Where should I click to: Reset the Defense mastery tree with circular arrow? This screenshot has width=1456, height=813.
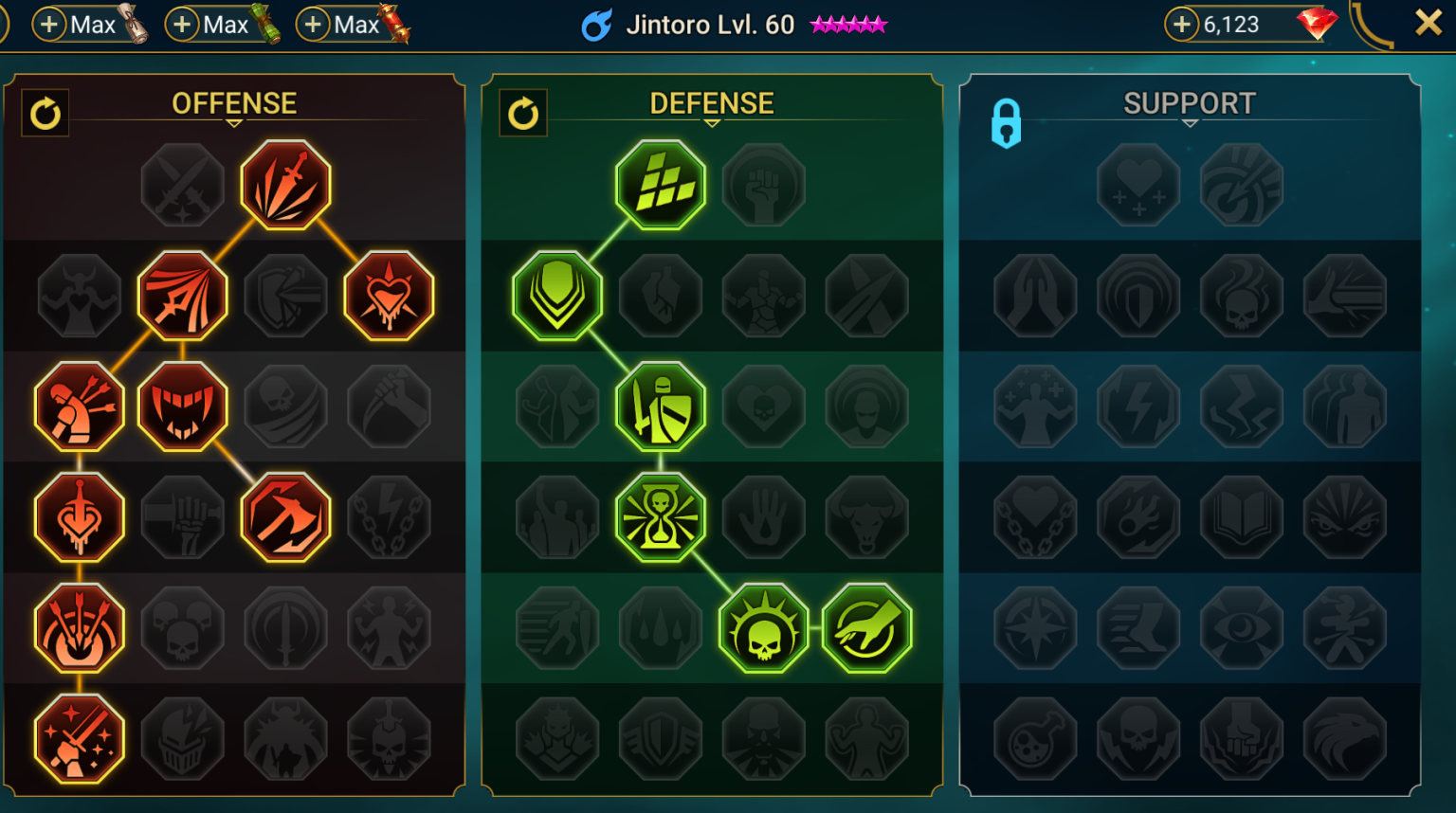pos(522,113)
